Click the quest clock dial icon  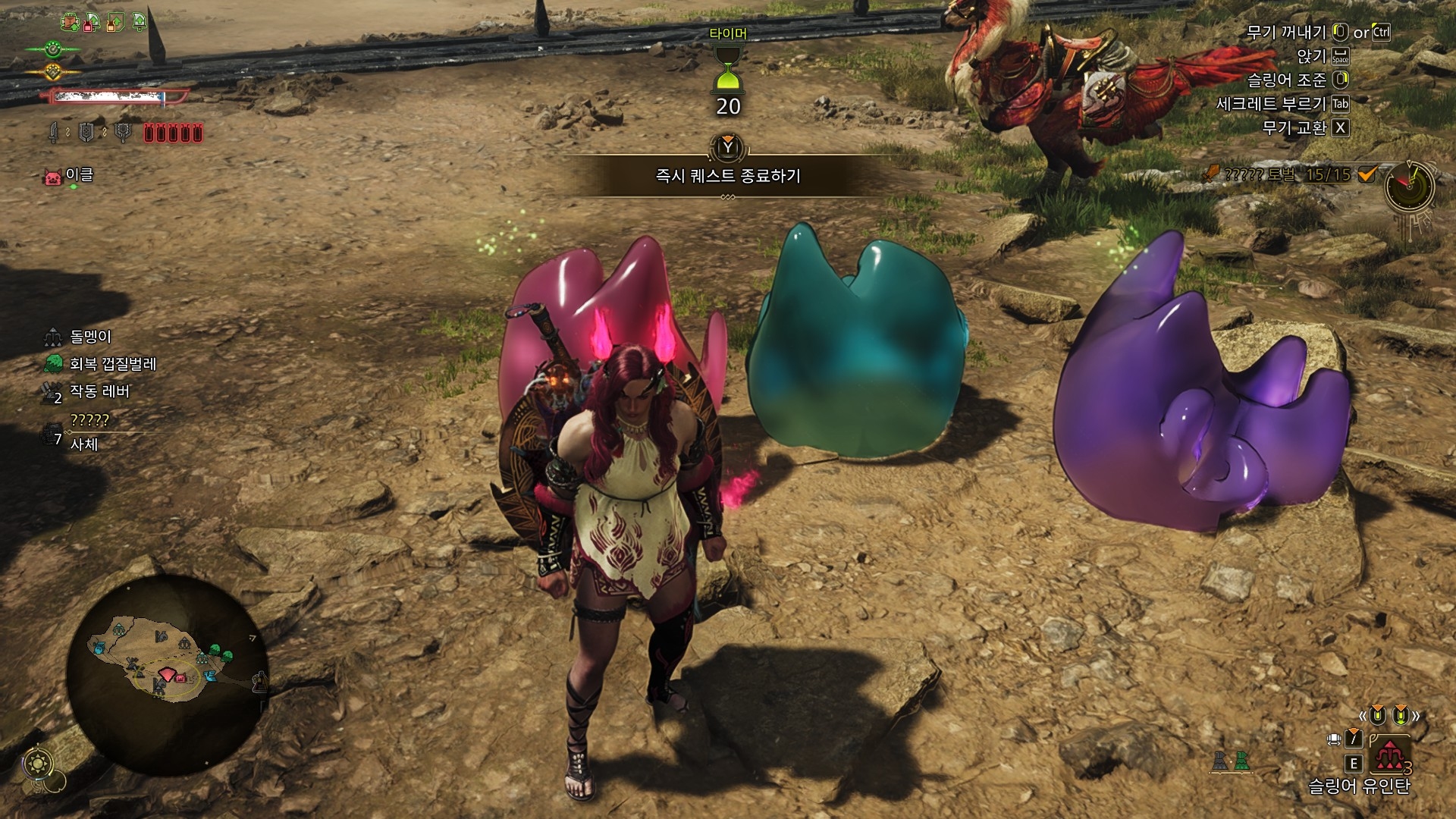1410,186
